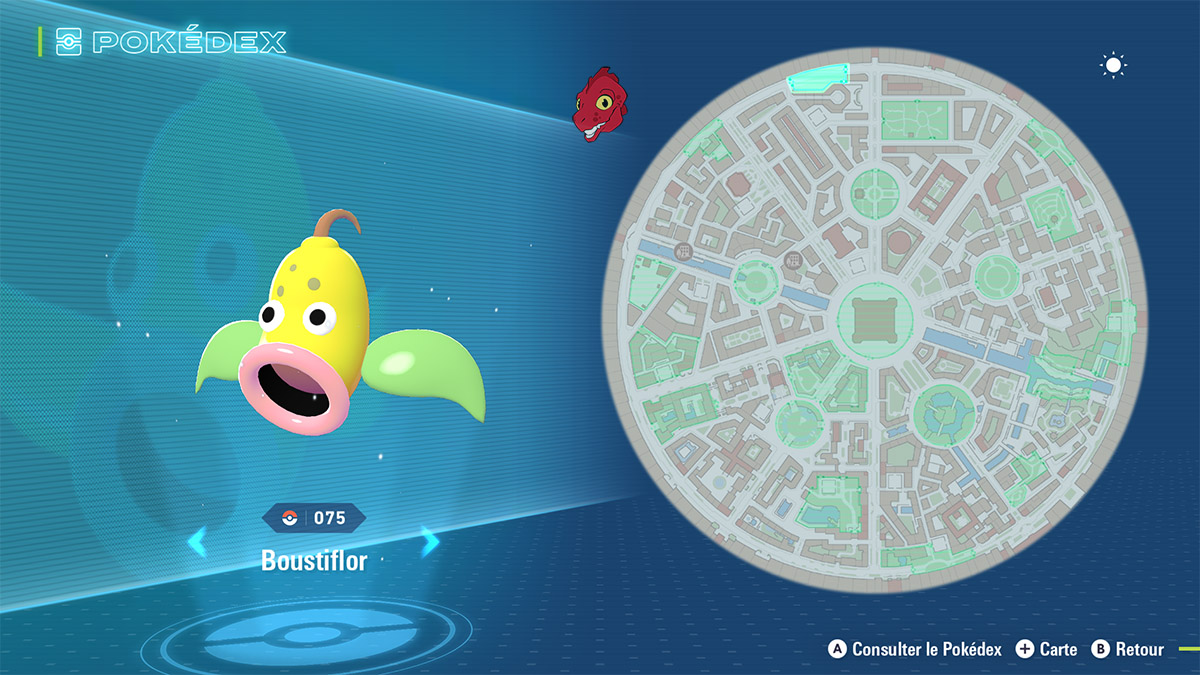Select the Consulter le Pokédex option

pyautogui.click(x=916, y=649)
